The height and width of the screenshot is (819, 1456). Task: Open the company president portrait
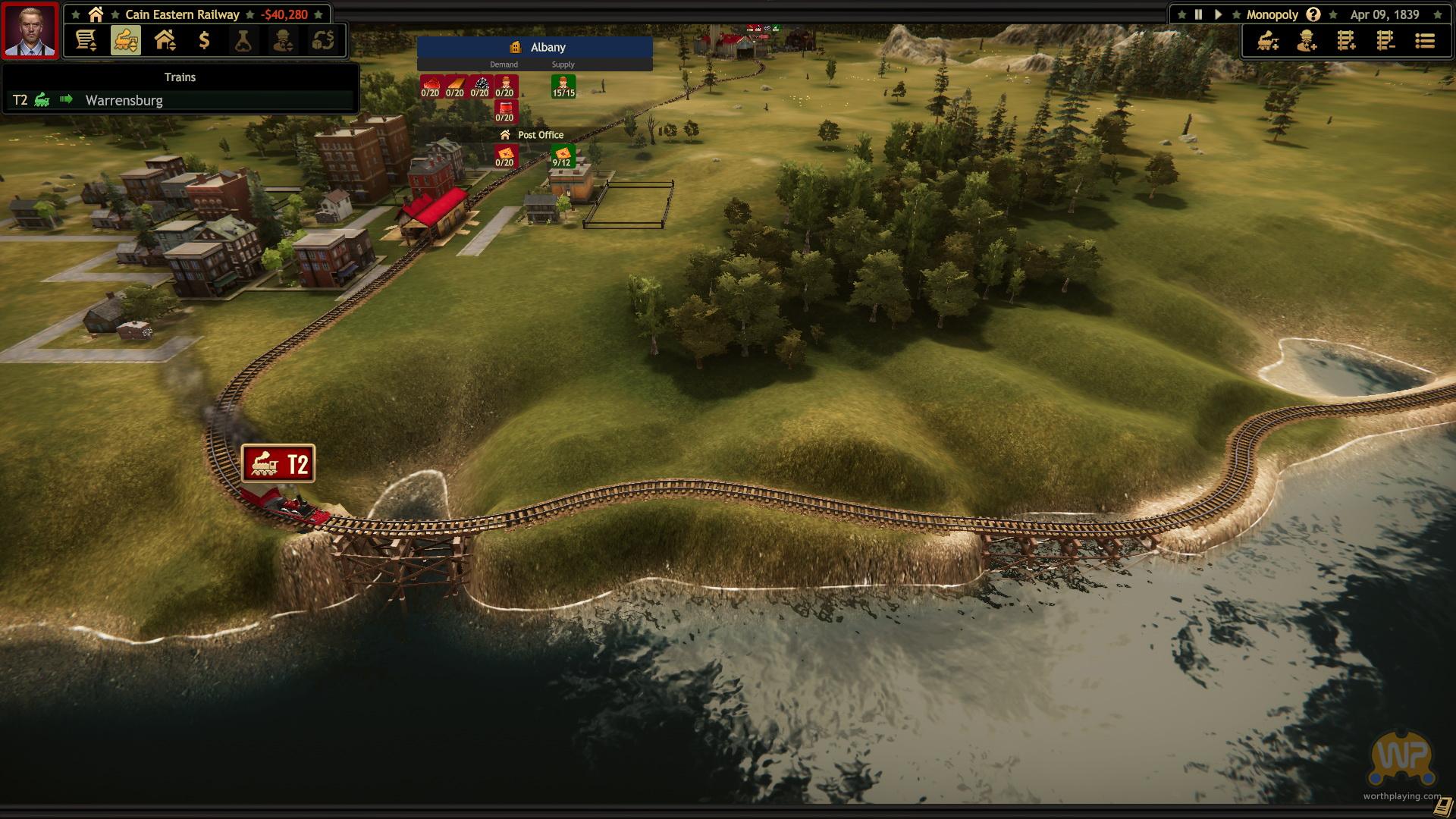coord(30,30)
